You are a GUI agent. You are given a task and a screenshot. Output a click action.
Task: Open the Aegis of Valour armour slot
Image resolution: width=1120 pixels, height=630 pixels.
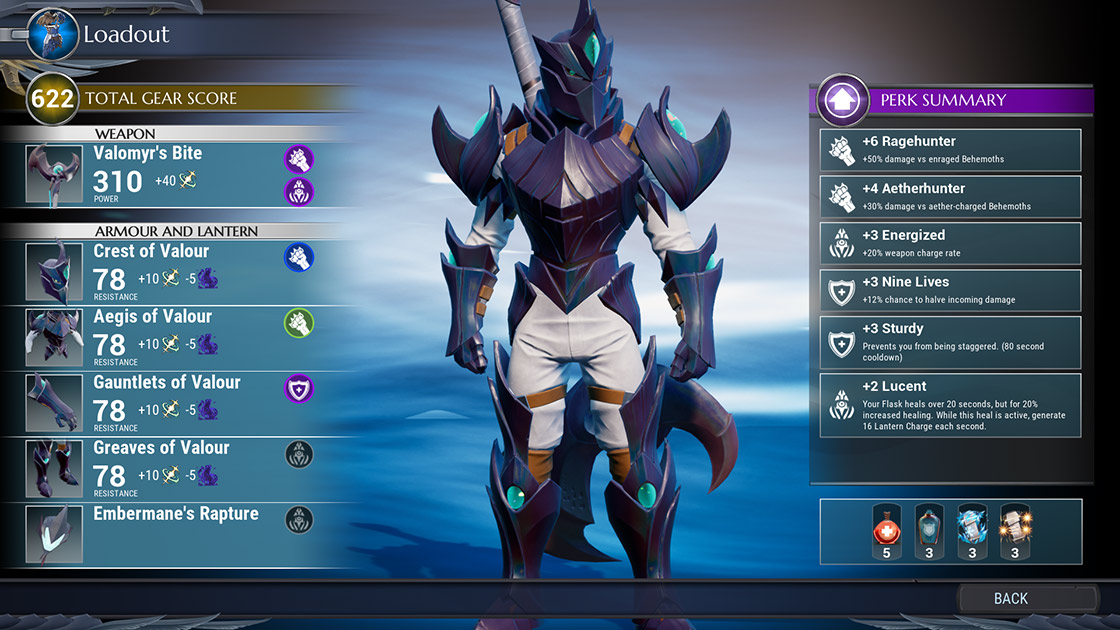point(170,338)
